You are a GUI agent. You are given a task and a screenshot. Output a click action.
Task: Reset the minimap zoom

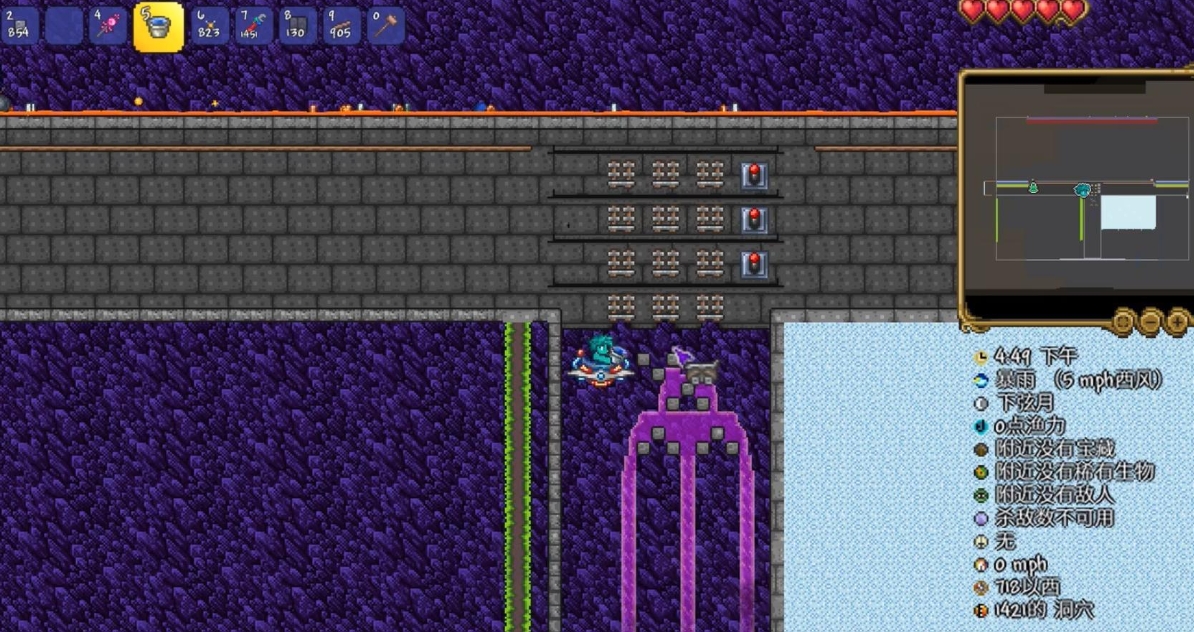pyautogui.click(x=1124, y=321)
